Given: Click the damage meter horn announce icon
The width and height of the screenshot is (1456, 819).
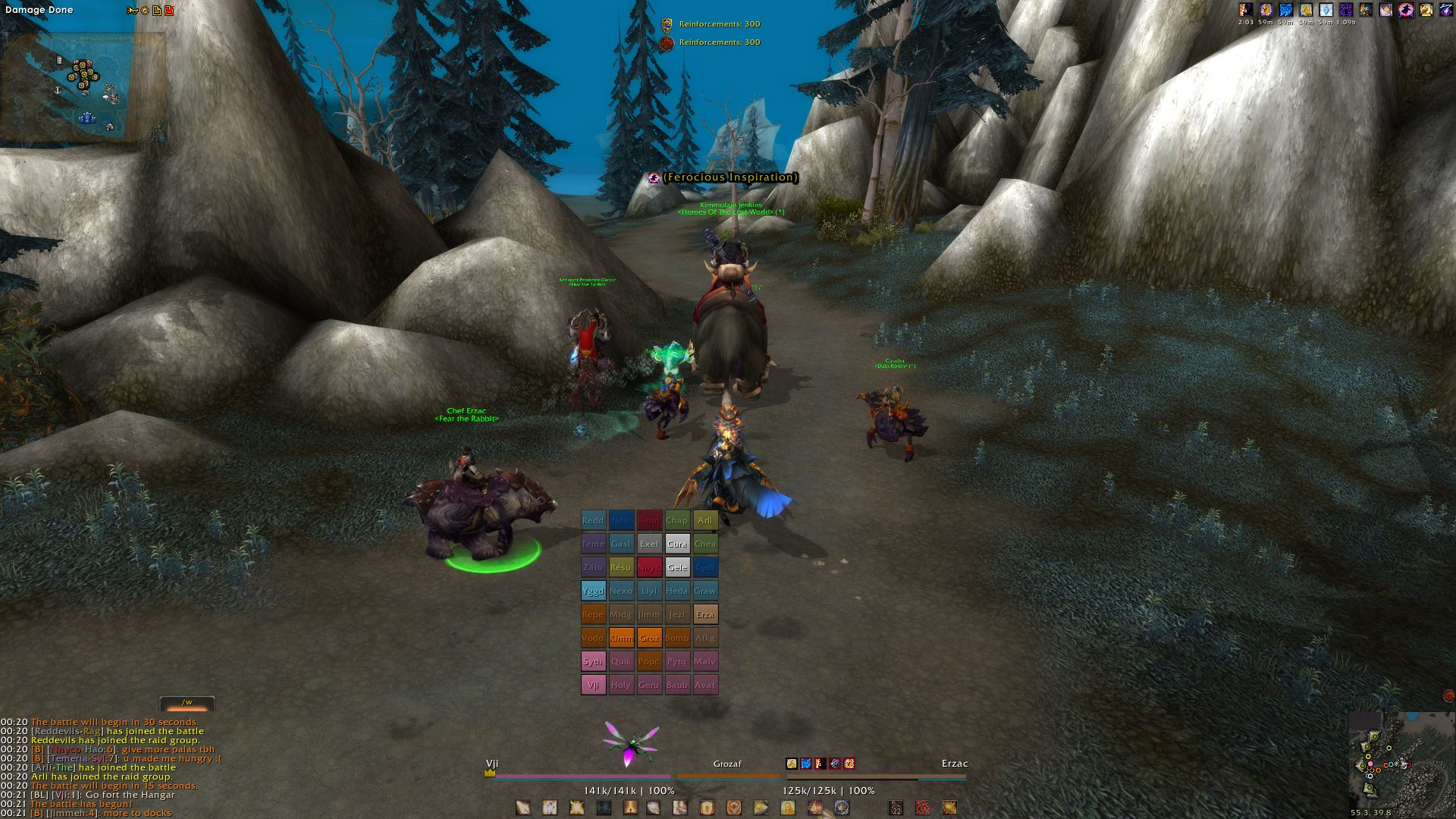Looking at the screenshot, I should click(132, 10).
